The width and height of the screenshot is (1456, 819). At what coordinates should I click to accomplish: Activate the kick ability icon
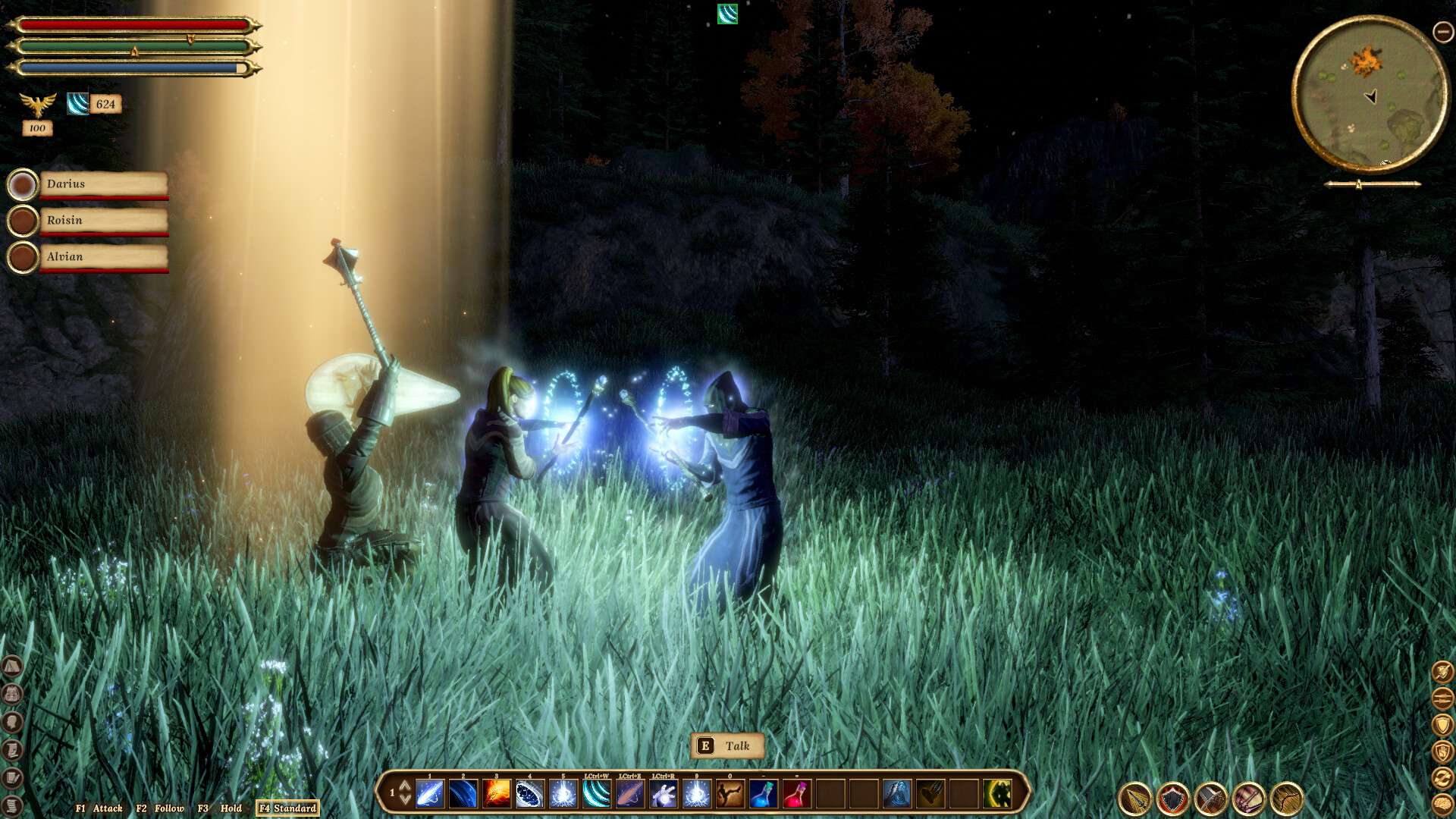(x=730, y=794)
